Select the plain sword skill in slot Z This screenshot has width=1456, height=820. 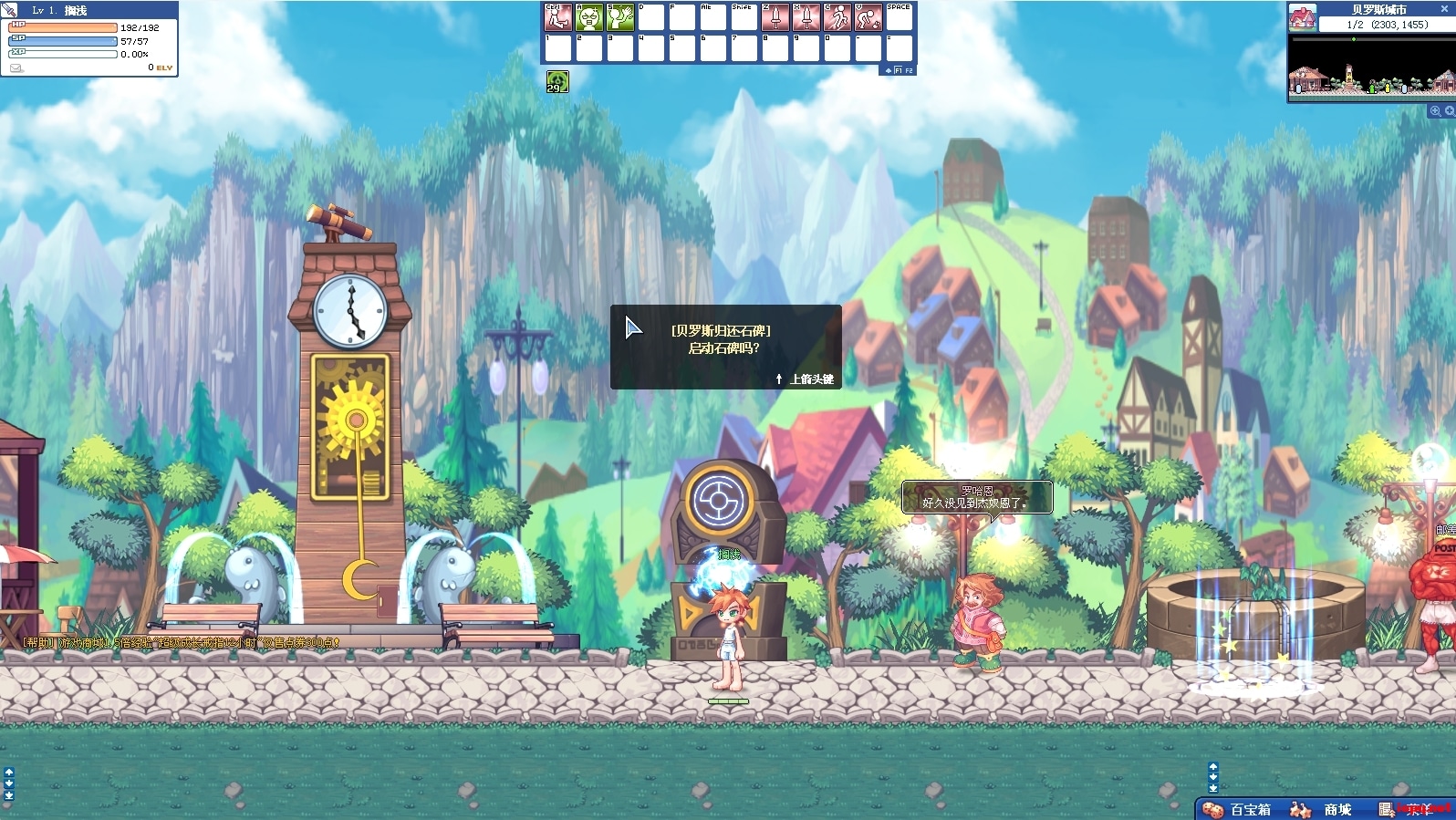[x=775, y=17]
